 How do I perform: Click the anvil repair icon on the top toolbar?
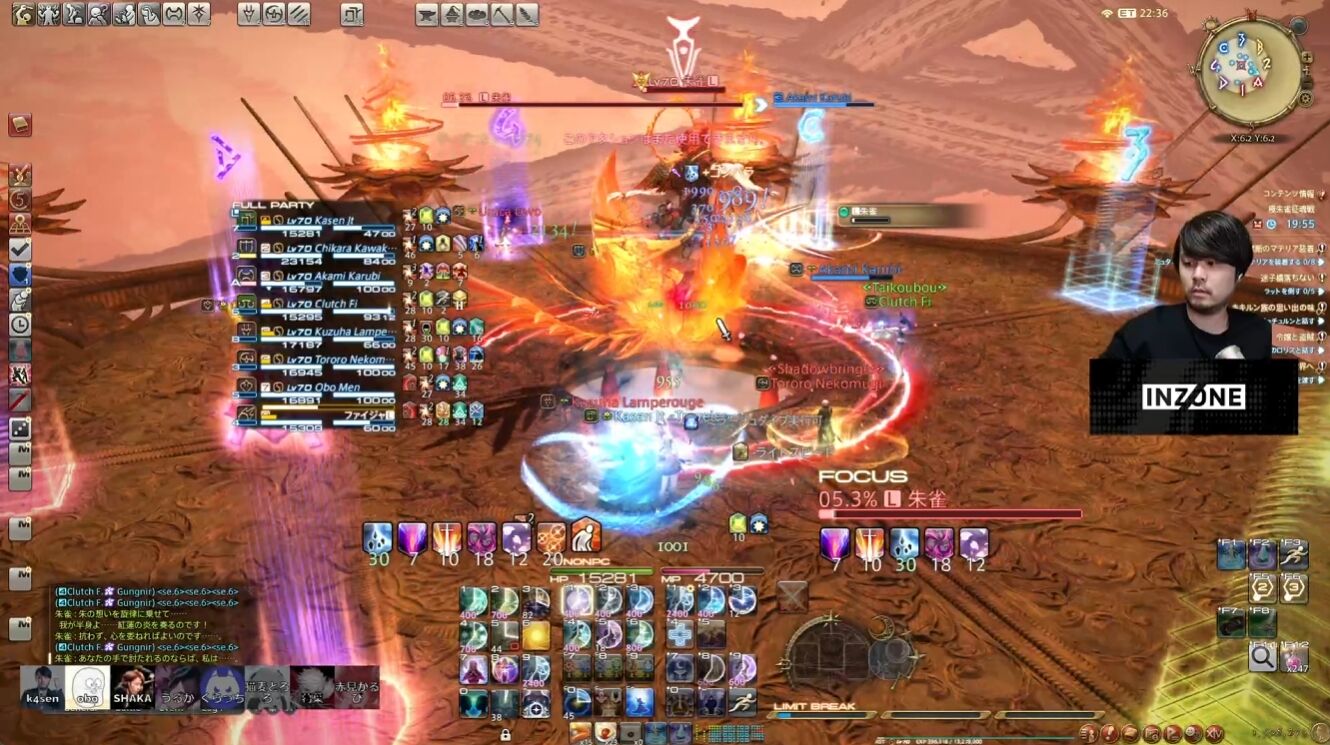(428, 15)
